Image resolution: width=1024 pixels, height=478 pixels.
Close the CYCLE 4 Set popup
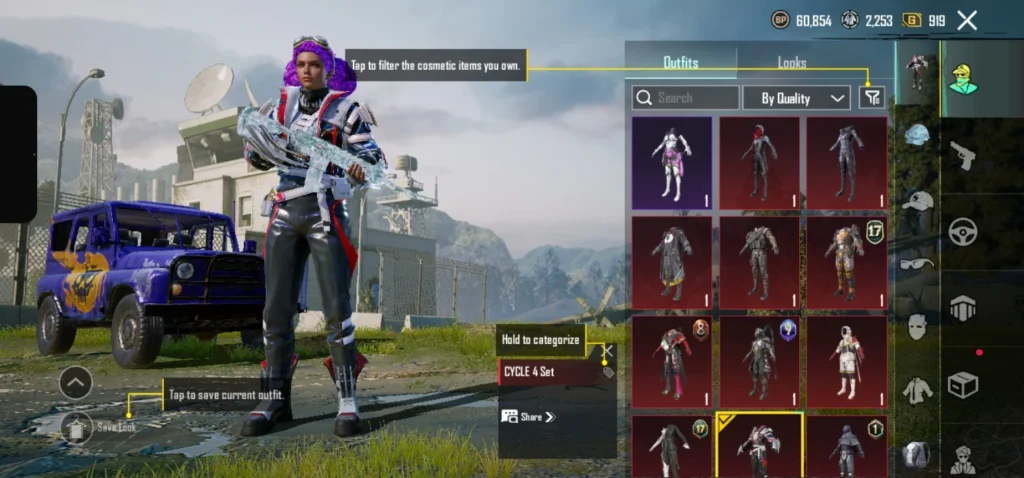point(606,351)
